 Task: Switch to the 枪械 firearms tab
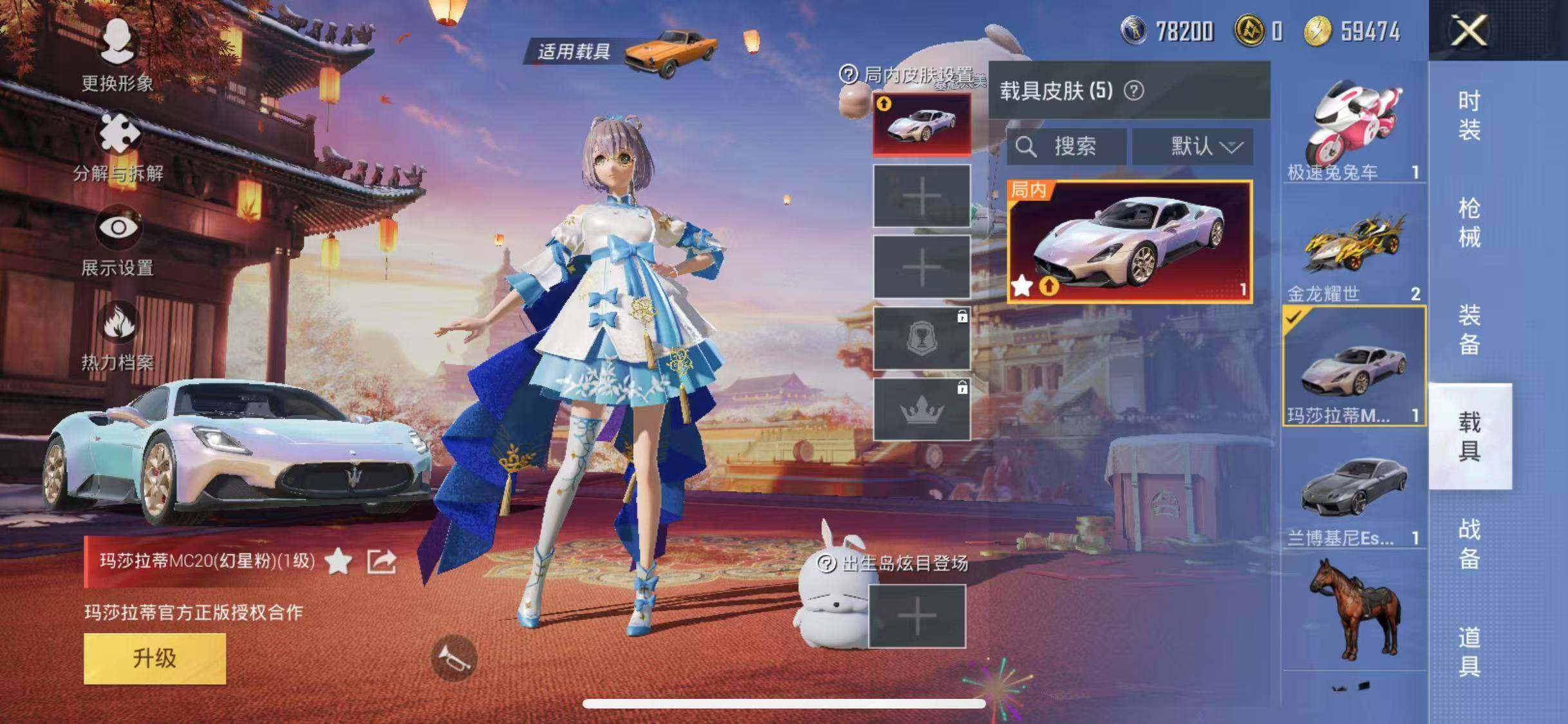click(x=1469, y=223)
